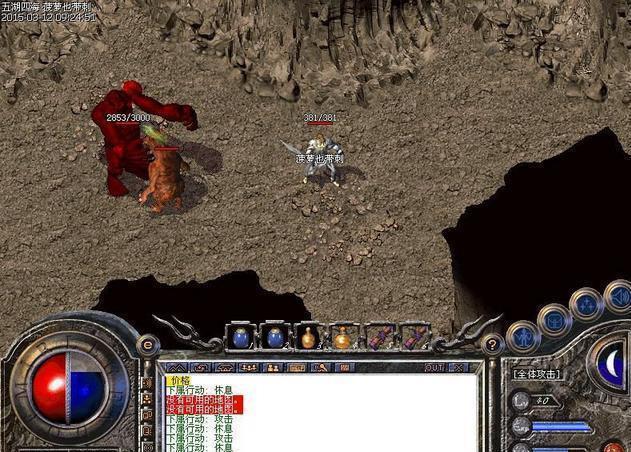
Task: Select the yellow 价格 line in chat
Action: pyautogui.click(x=180, y=381)
